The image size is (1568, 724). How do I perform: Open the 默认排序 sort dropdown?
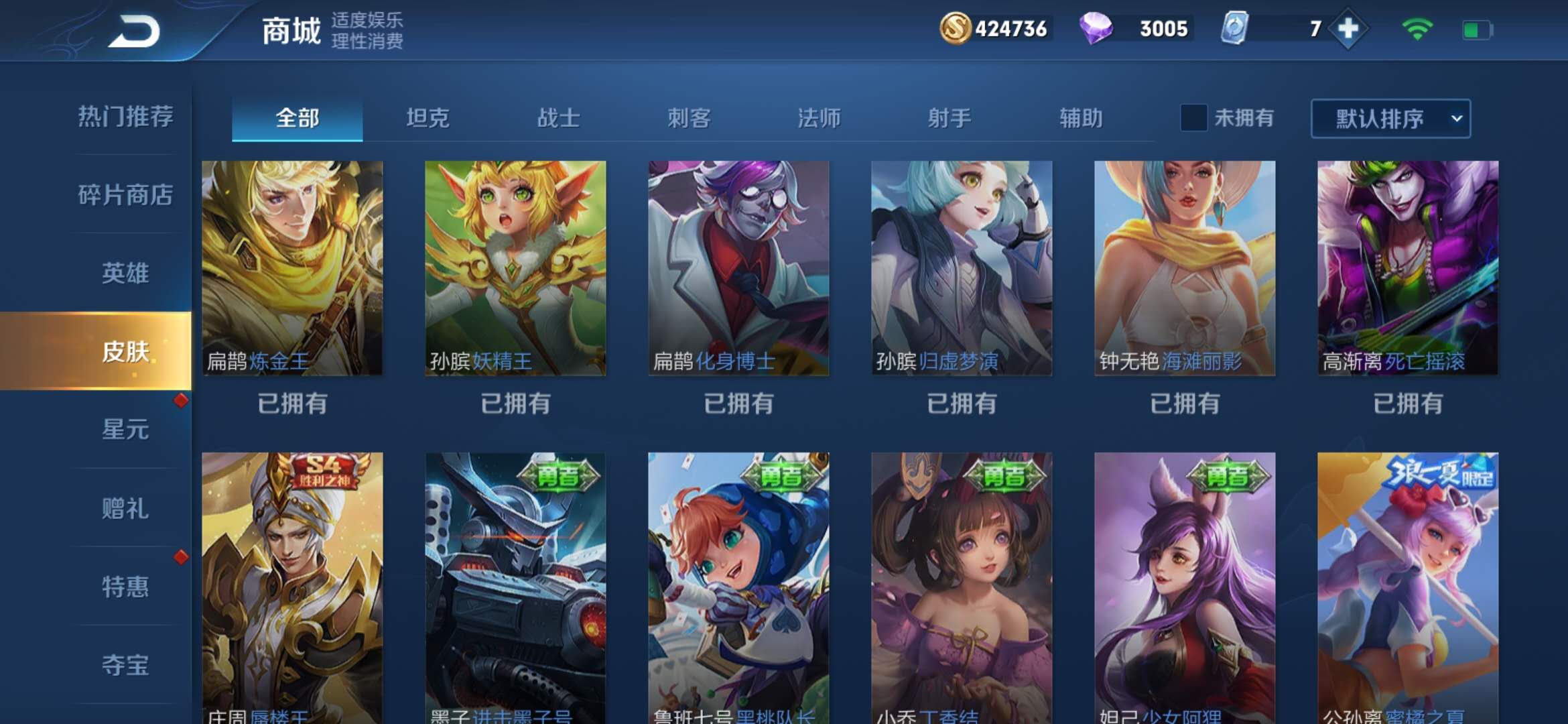coord(1390,119)
